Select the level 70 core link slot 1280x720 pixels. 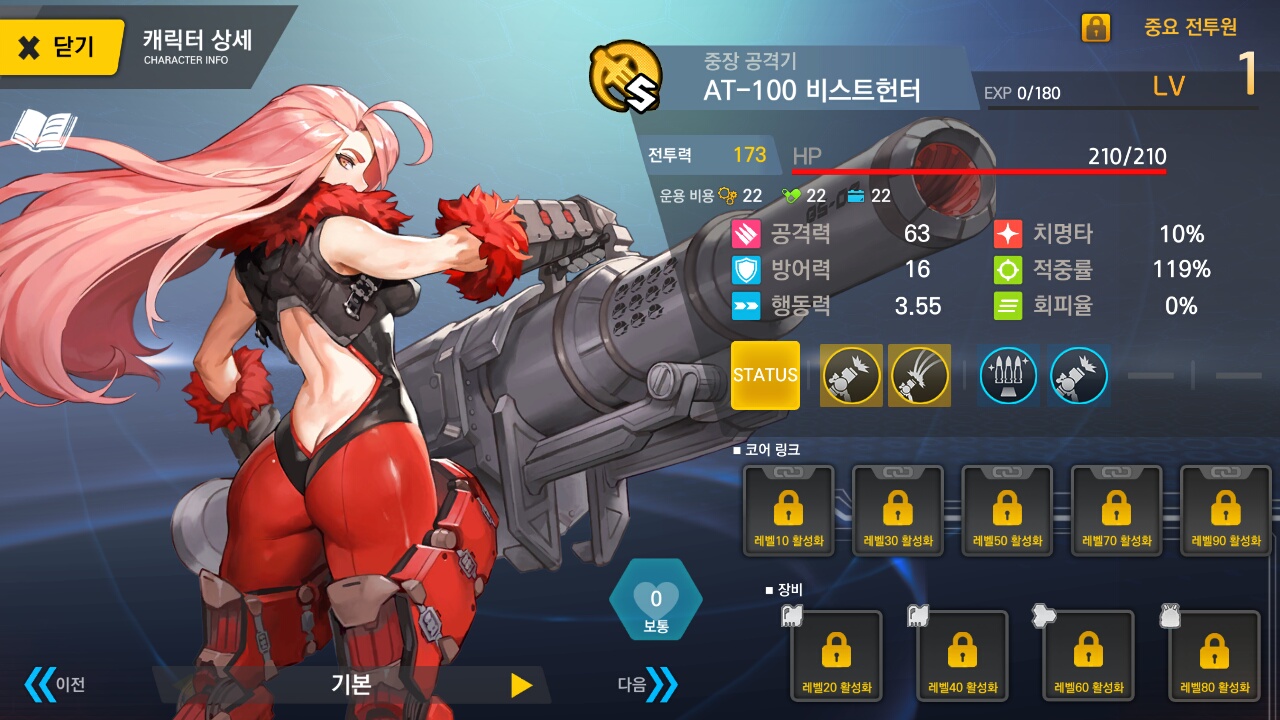click(1116, 511)
